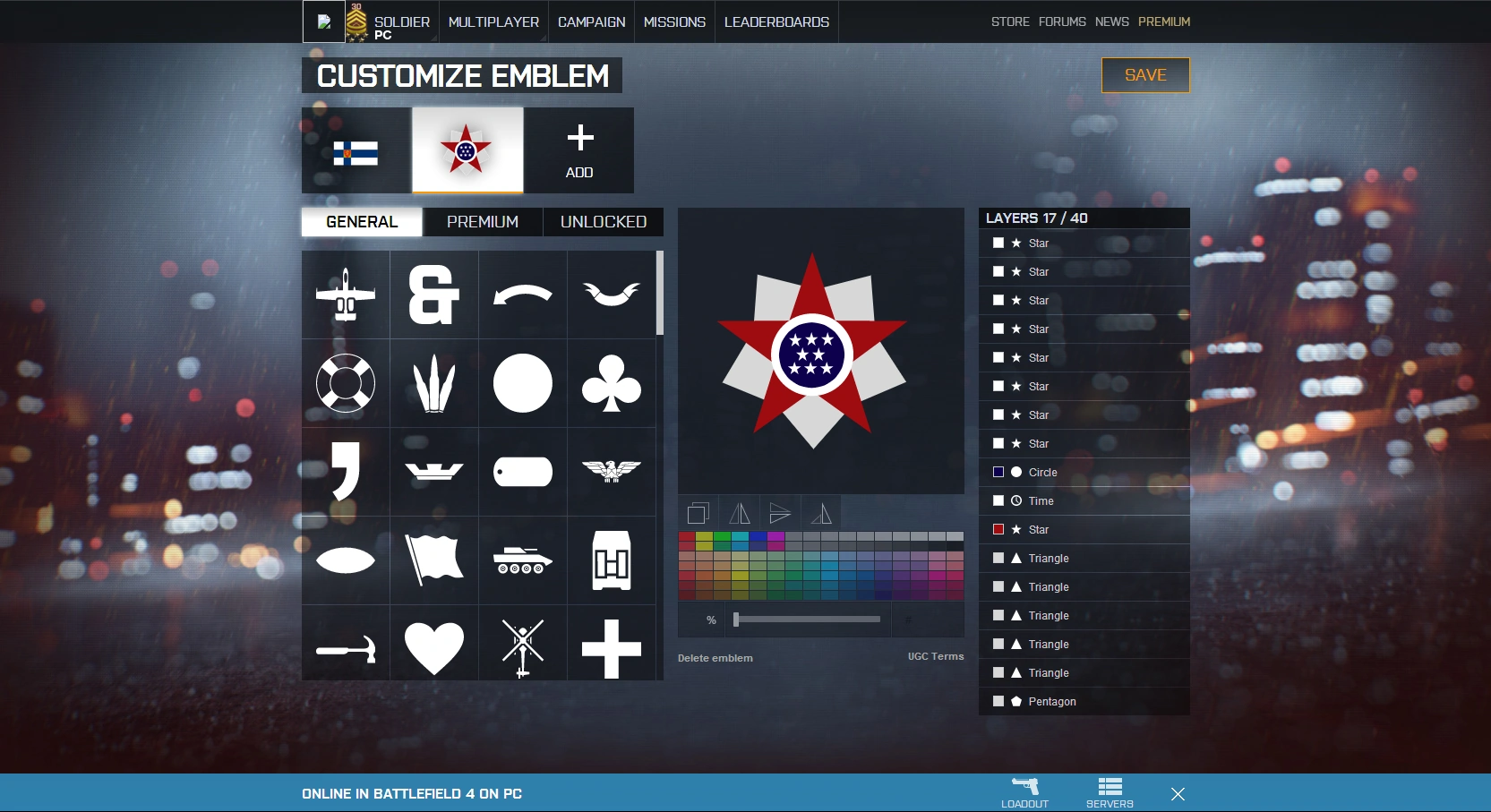Screen dimensions: 1491x812
Task: Open the Multiplayer menu
Action: click(x=493, y=21)
